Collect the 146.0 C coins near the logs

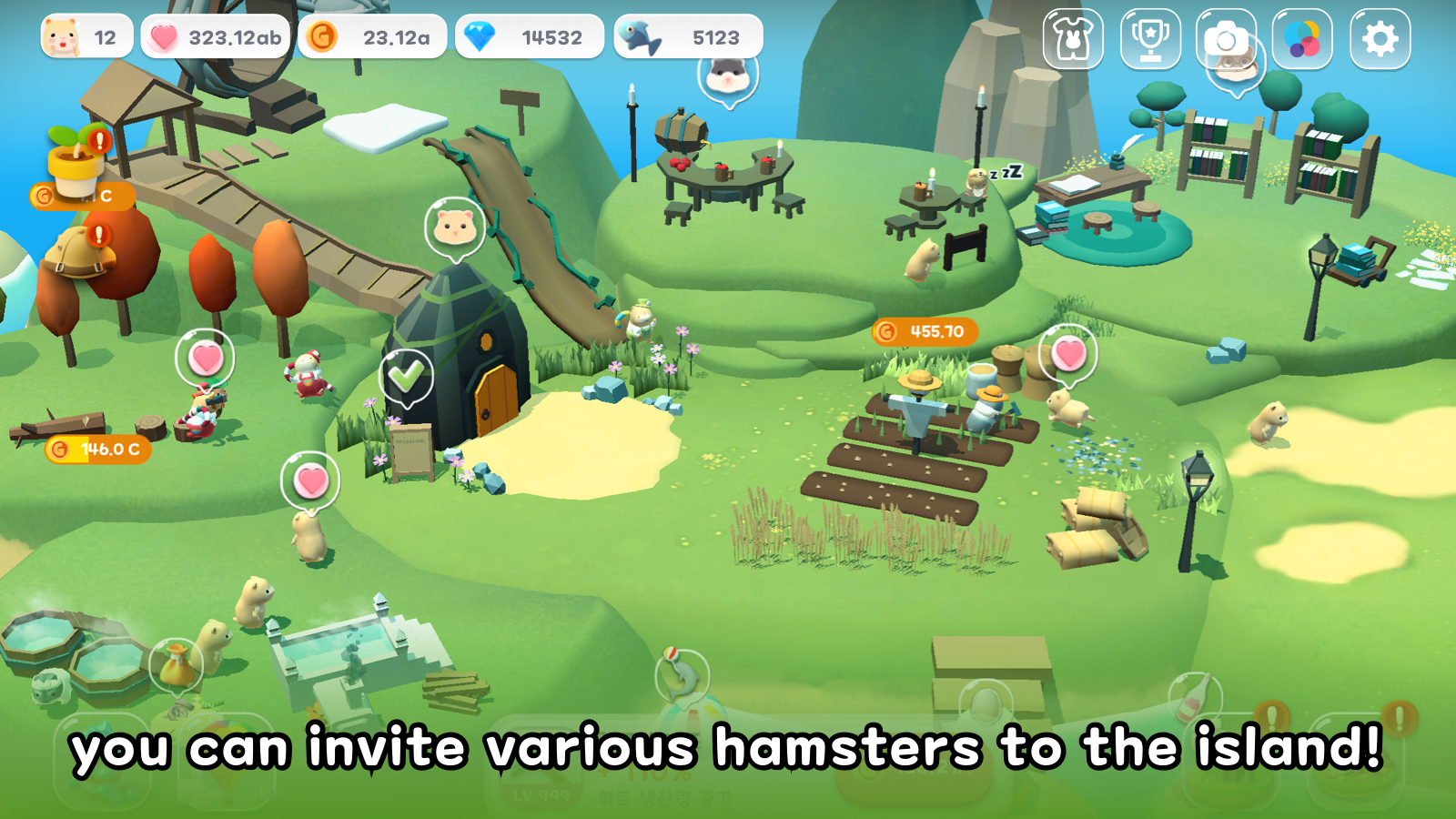[96, 448]
